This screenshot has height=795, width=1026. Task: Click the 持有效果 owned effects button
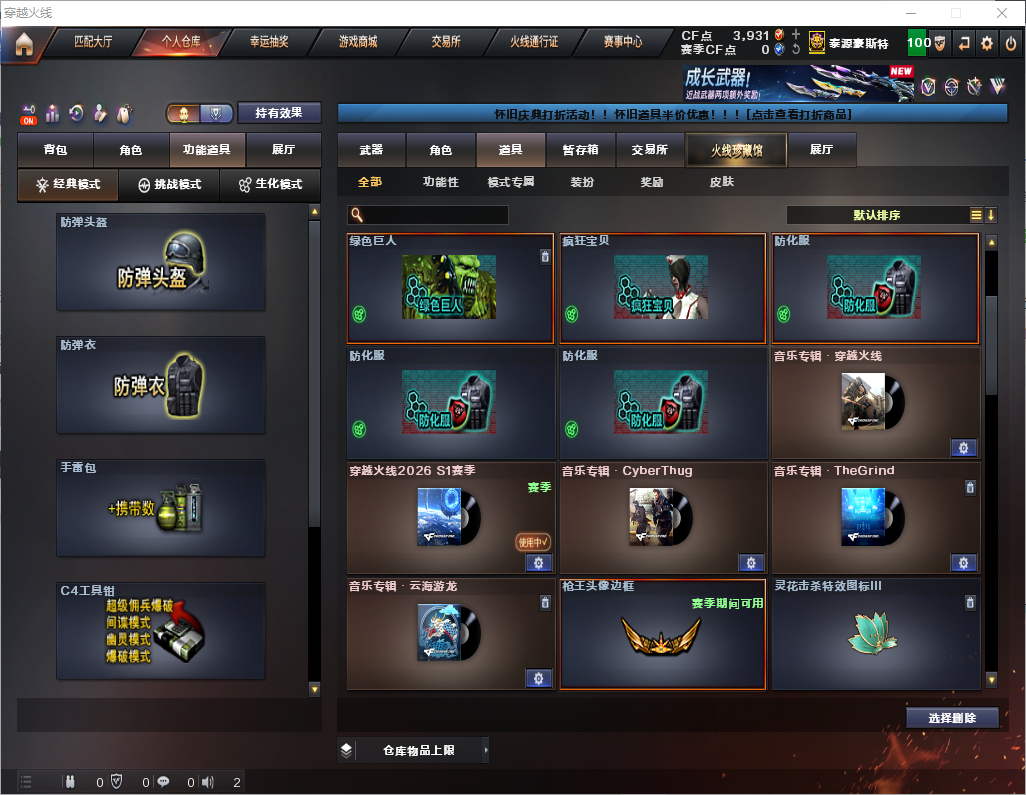point(278,113)
